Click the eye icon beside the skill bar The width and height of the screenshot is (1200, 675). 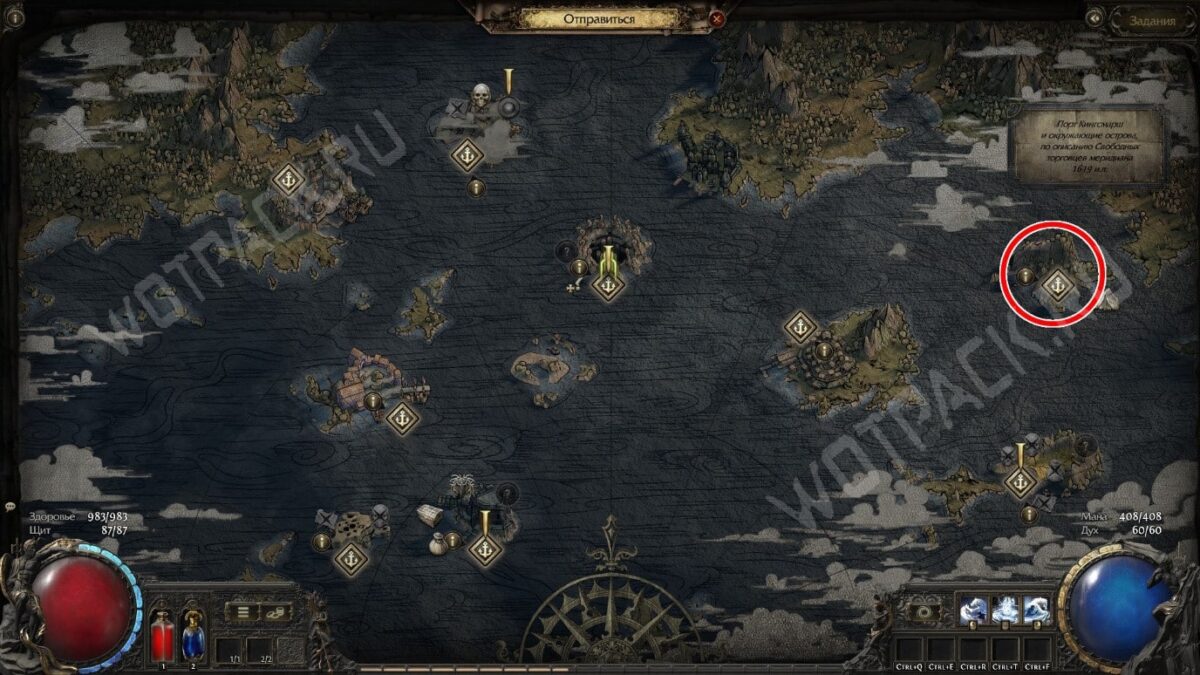pos(926,611)
